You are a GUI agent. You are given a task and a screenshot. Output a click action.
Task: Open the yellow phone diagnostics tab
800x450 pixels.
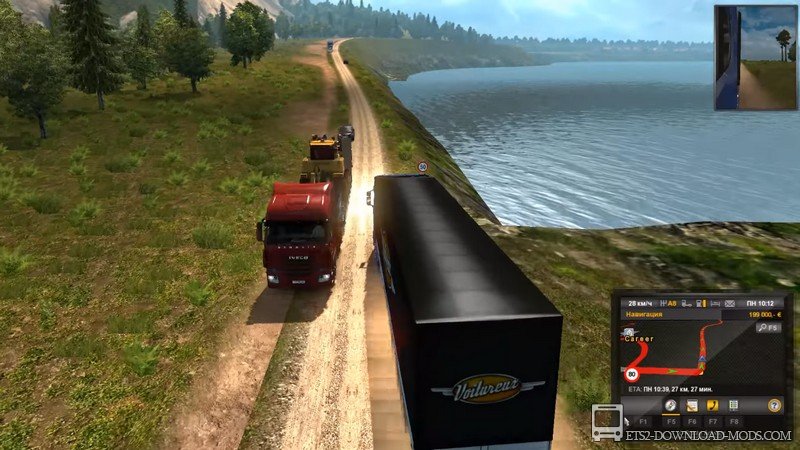[x=713, y=405]
